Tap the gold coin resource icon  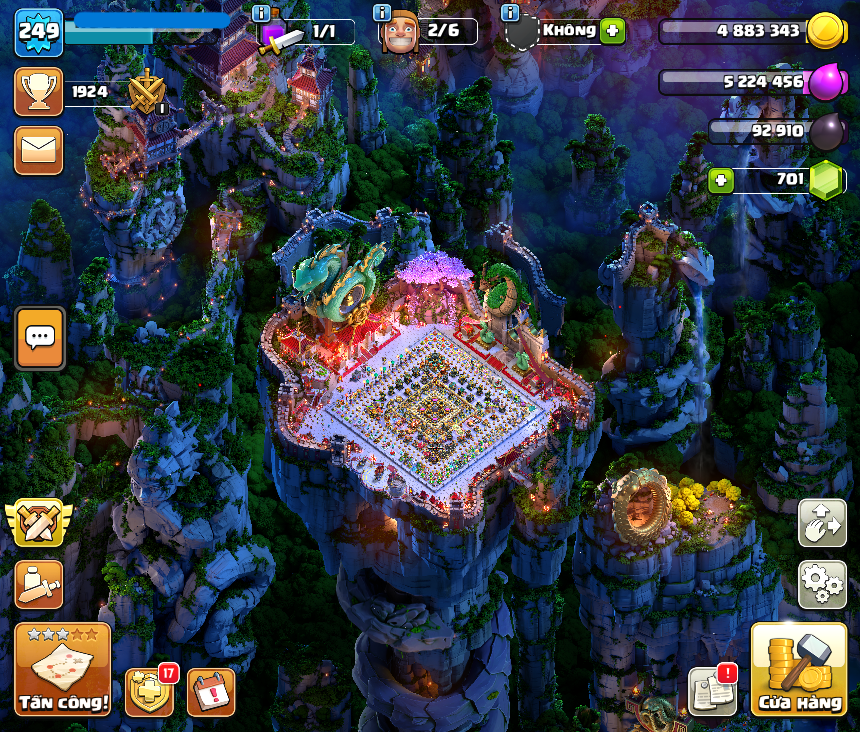826,31
